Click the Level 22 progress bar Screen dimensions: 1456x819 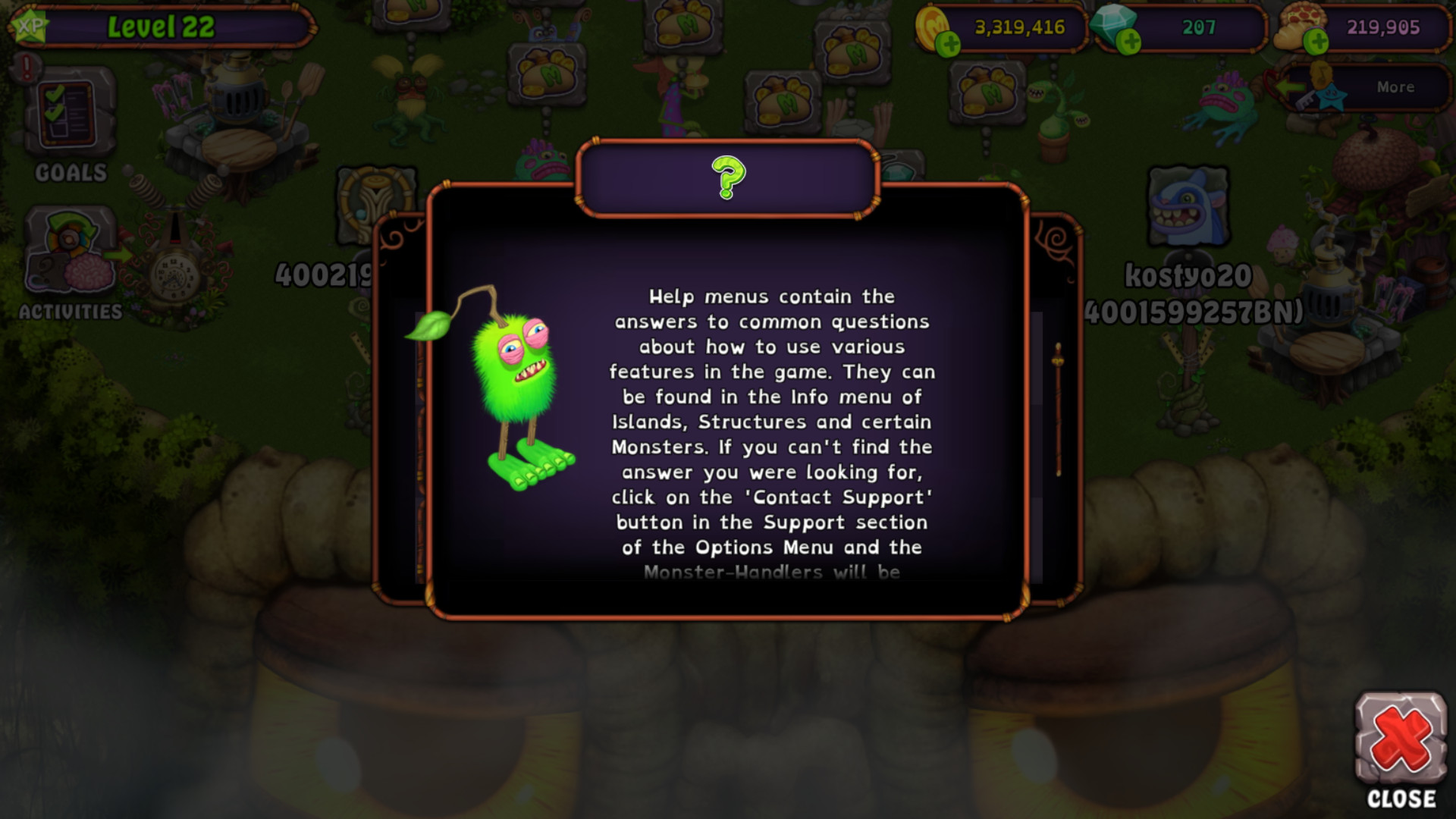[162, 25]
